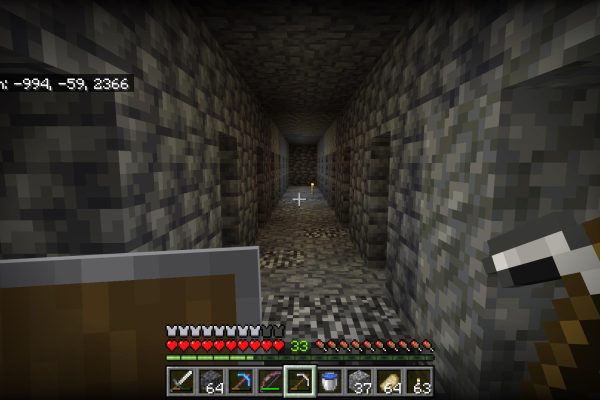Select the iron sword hotbar slot
The image size is (600, 400).
pos(181,381)
